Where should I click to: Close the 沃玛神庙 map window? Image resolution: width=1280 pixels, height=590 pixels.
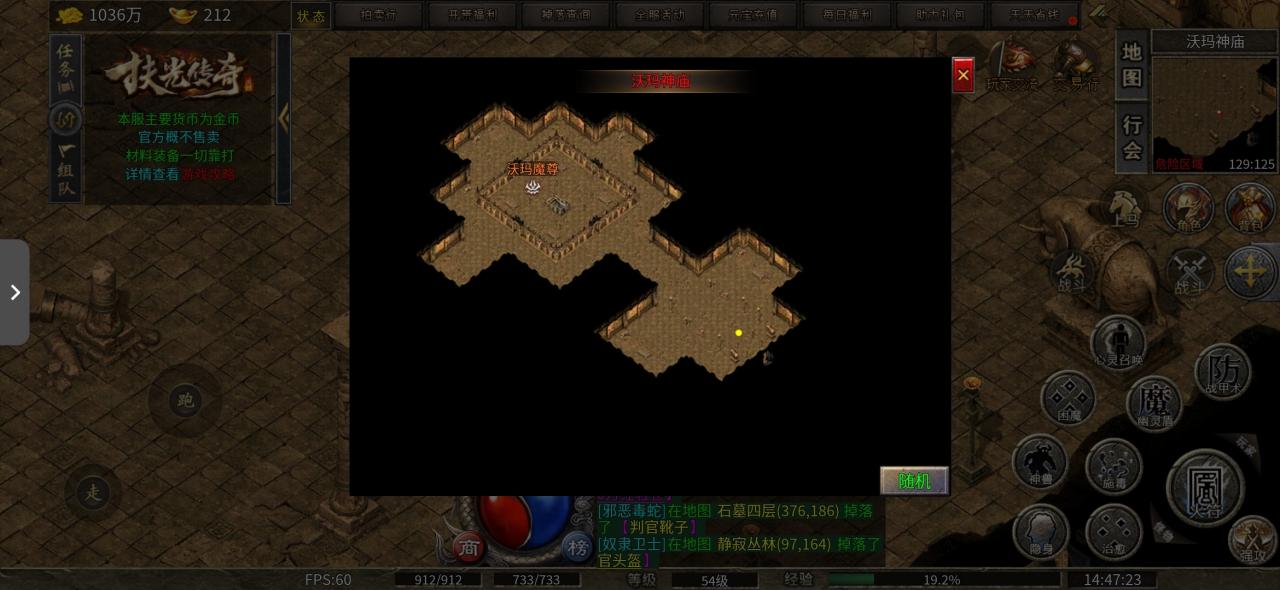pyautogui.click(x=963, y=75)
